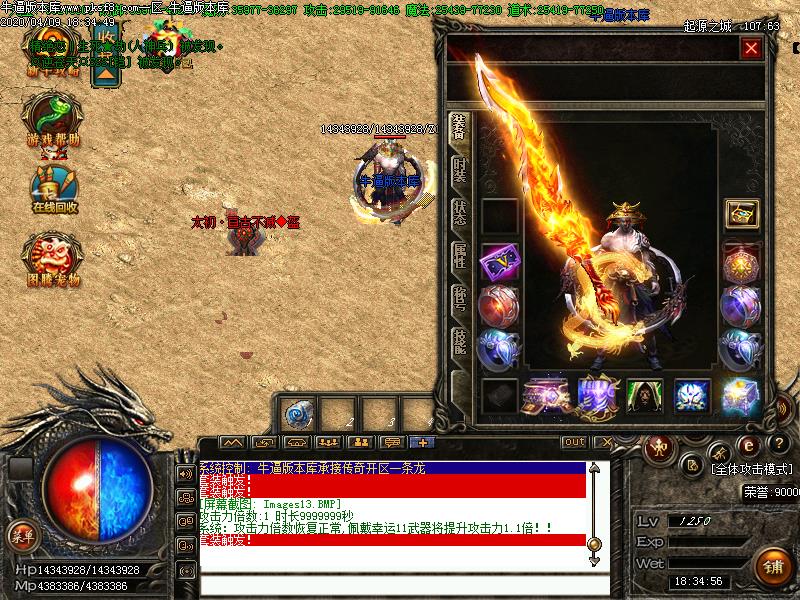Open the 铺 shop button
Screen dimensions: 800x600
click(772, 567)
